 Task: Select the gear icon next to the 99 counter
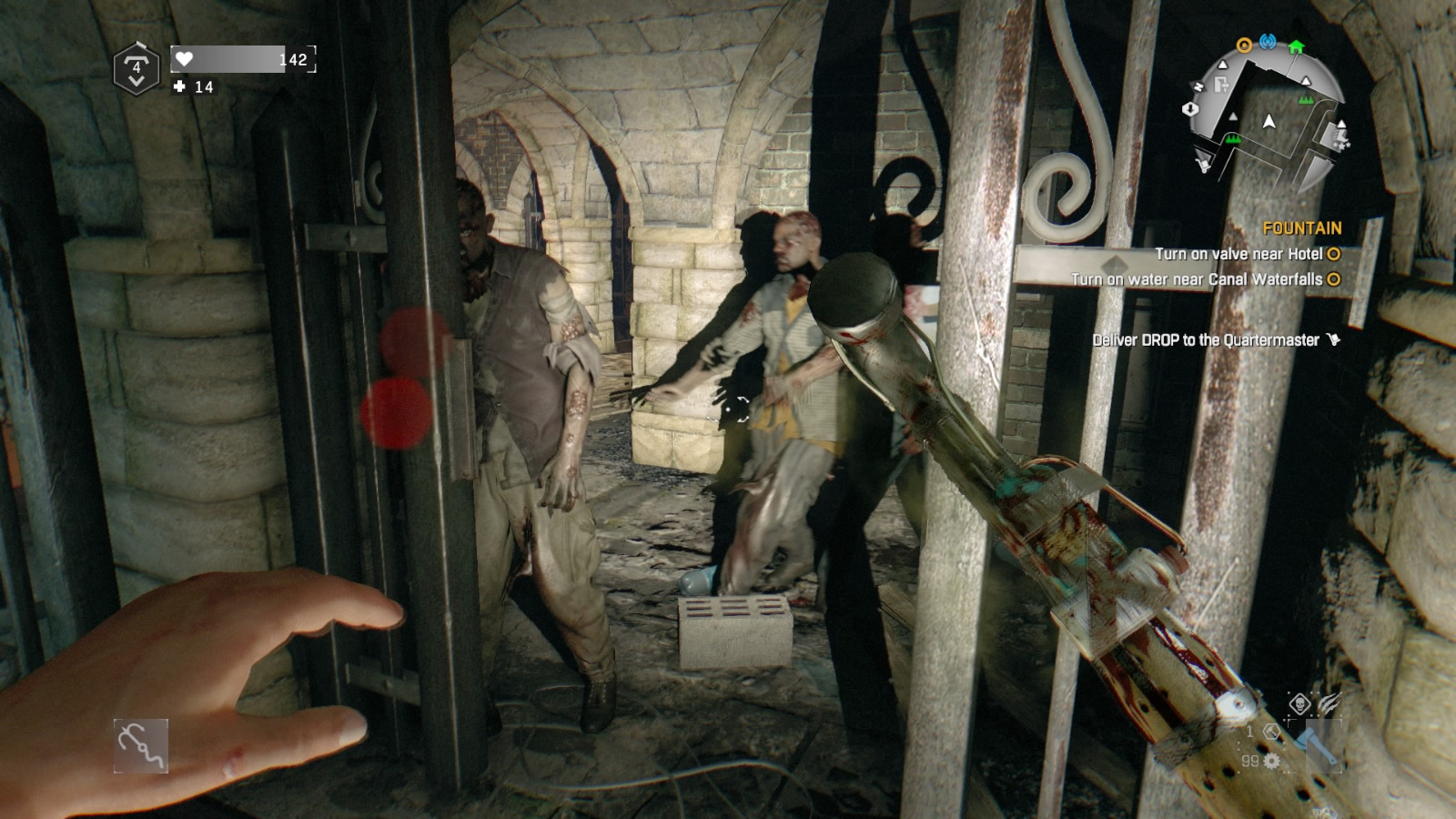[x=1271, y=761]
